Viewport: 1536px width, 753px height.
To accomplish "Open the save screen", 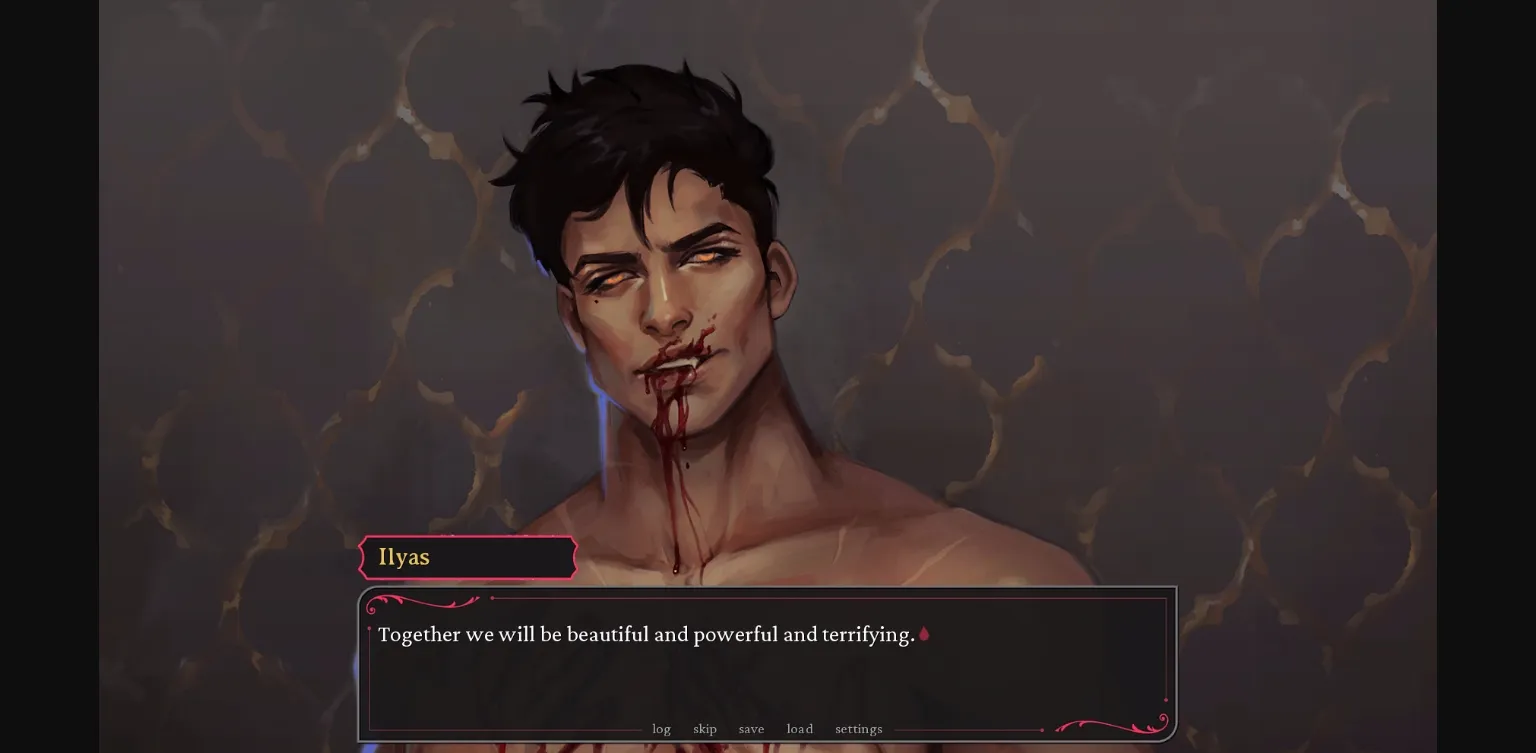I will coord(751,729).
